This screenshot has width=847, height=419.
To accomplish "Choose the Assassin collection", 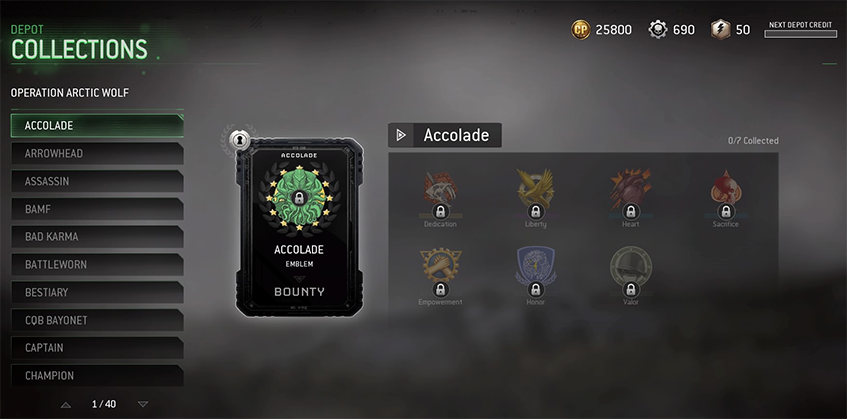I will coord(96,181).
